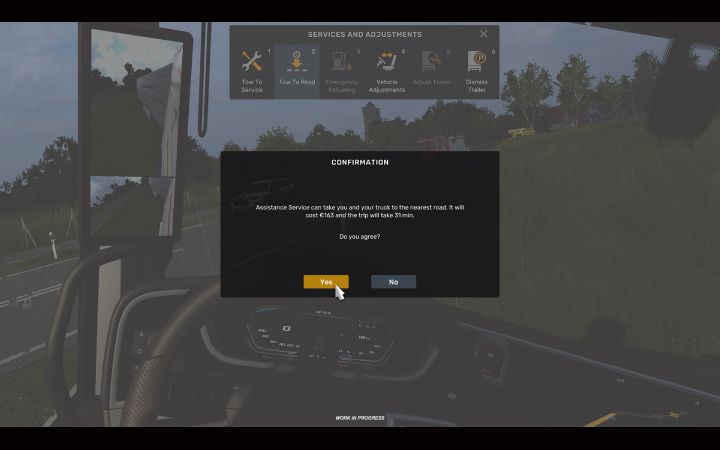Select Emergency Refueling service
The width and height of the screenshot is (720, 450).
[341, 71]
